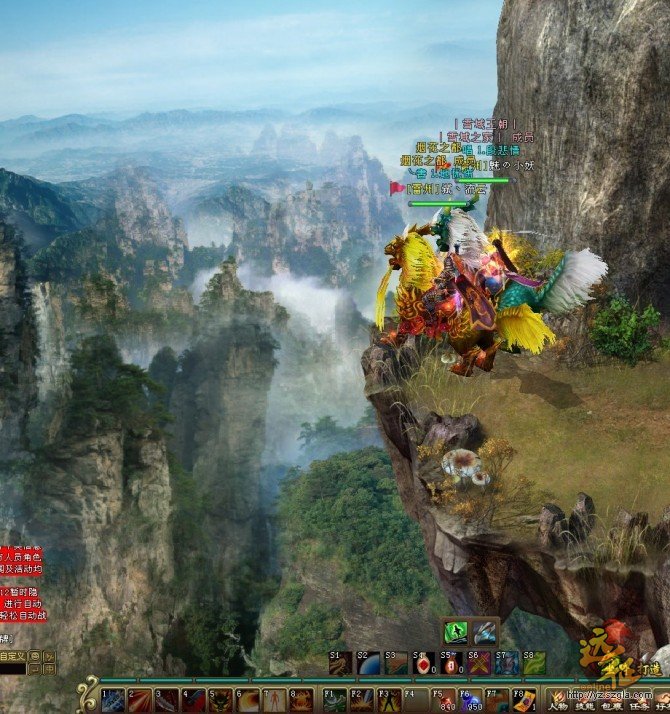The height and width of the screenshot is (714, 670).
Task: Use the slot 1 blue blade skill
Action: (x=113, y=701)
